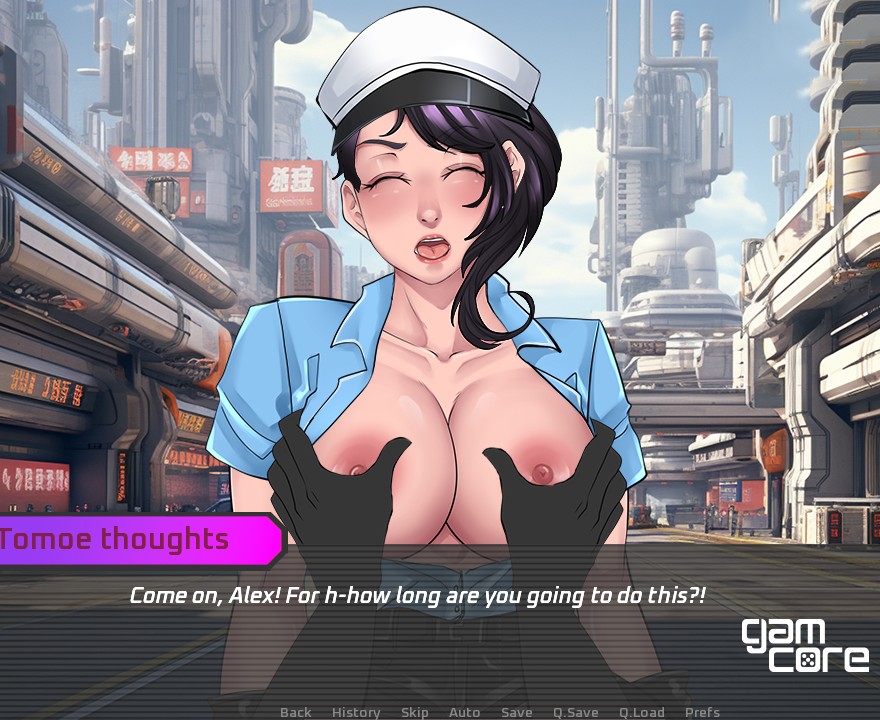Open the Prefs settings

pyautogui.click(x=702, y=712)
